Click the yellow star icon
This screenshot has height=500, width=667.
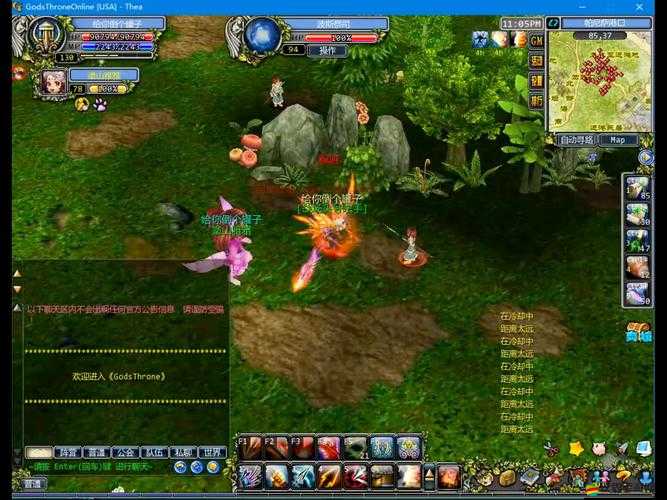point(576,449)
